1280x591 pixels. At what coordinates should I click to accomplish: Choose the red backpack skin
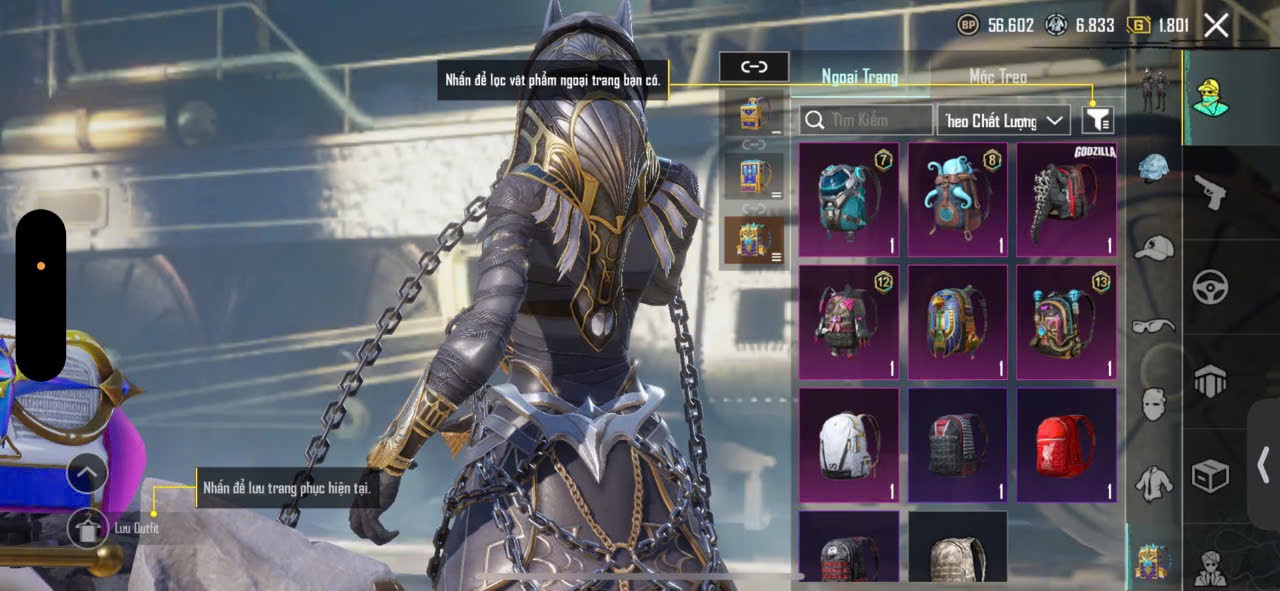[x=1066, y=445]
